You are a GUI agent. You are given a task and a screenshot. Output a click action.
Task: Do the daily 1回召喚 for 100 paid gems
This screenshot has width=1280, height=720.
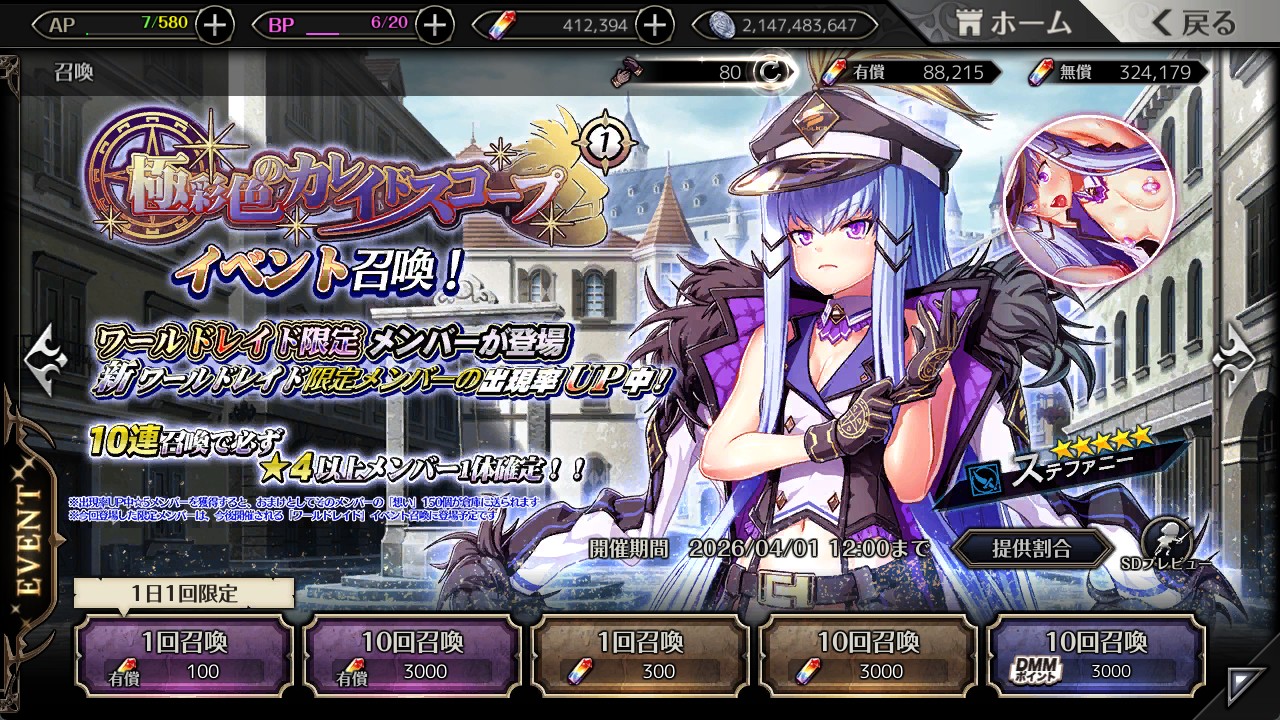tap(184, 655)
